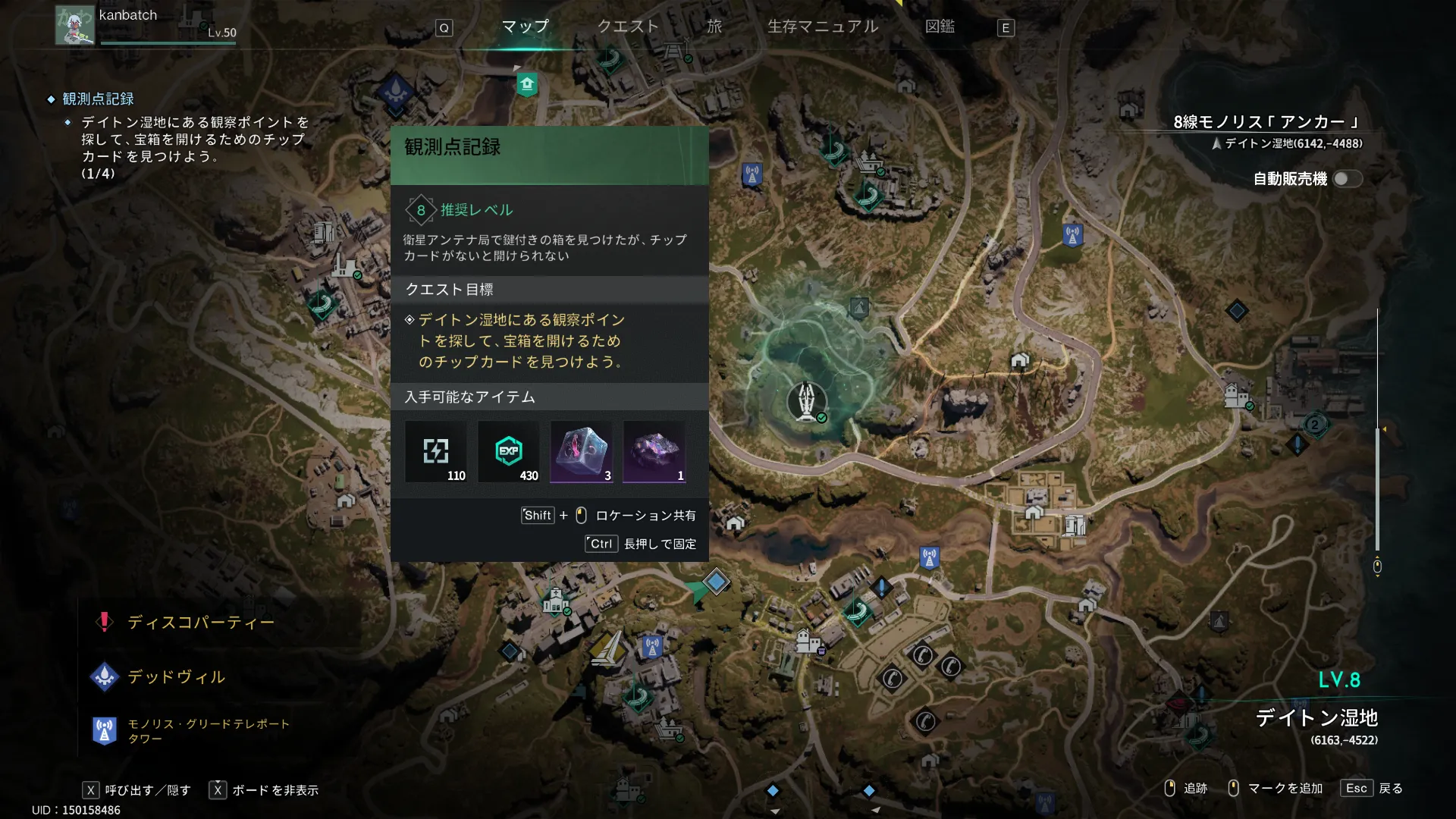Switch to the マップ tab

tap(525, 27)
